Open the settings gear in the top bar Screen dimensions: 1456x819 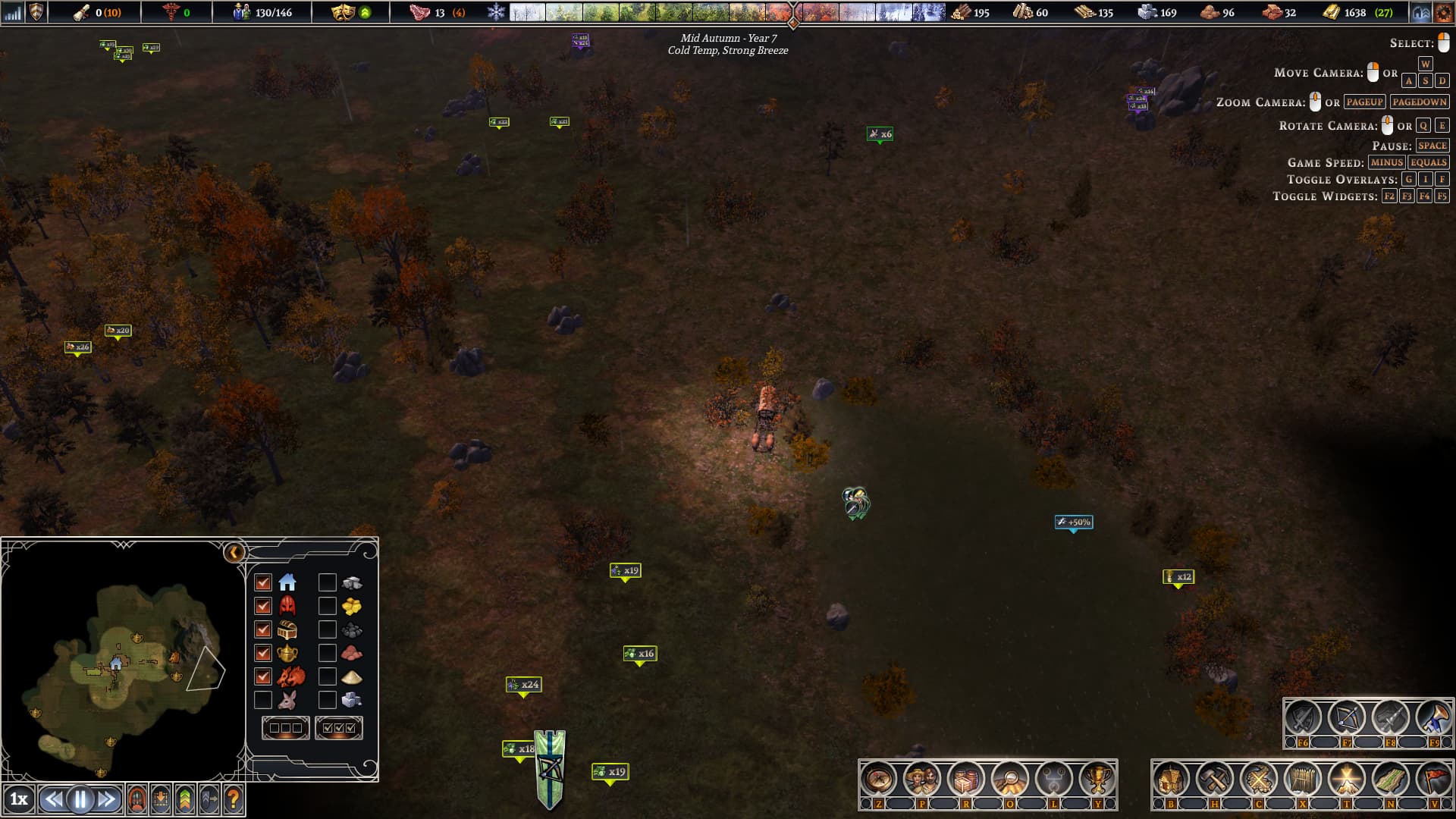(x=1443, y=12)
